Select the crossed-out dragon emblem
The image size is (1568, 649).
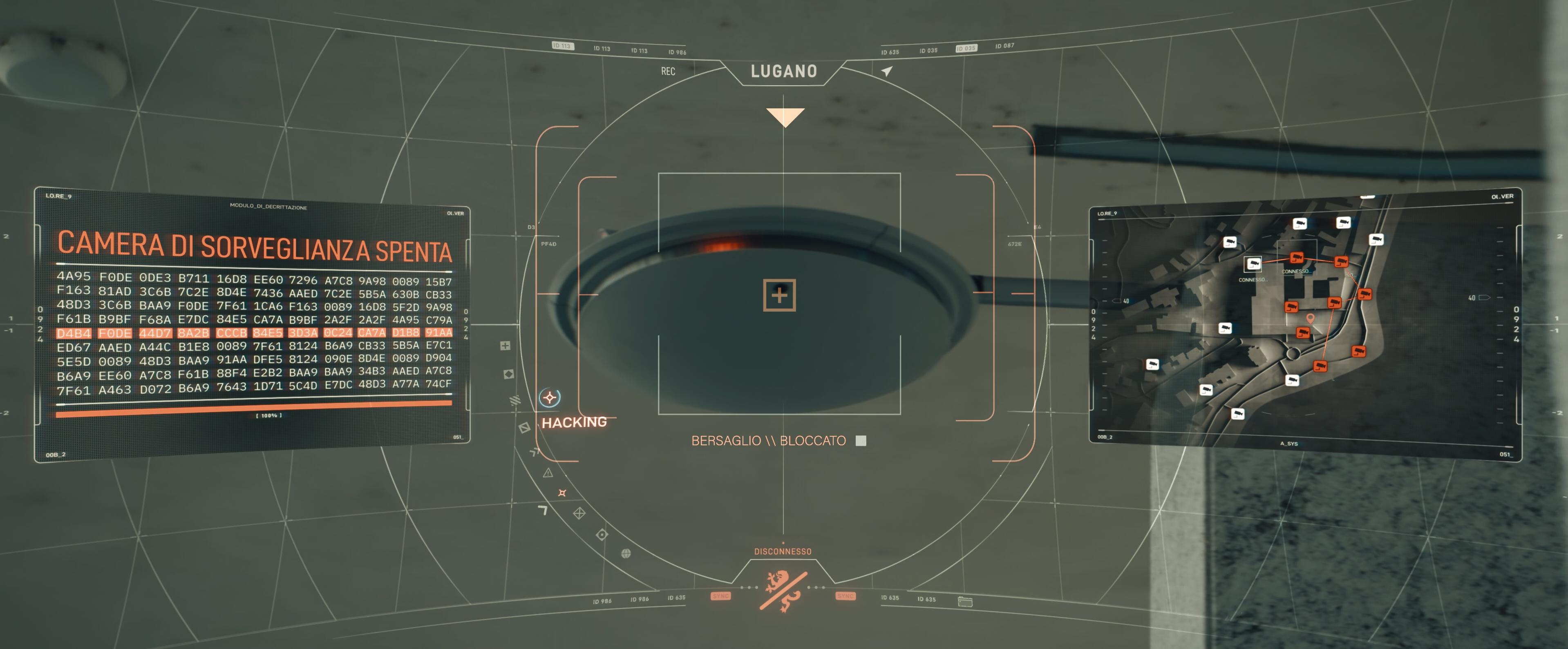click(x=783, y=591)
